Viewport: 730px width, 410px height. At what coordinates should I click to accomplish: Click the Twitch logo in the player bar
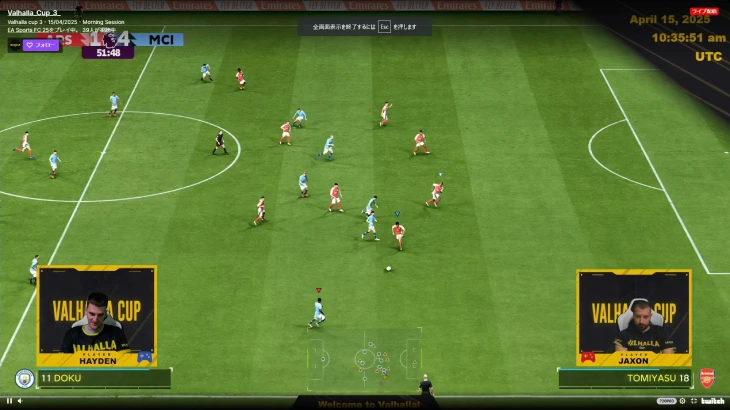pyautogui.click(x=712, y=401)
